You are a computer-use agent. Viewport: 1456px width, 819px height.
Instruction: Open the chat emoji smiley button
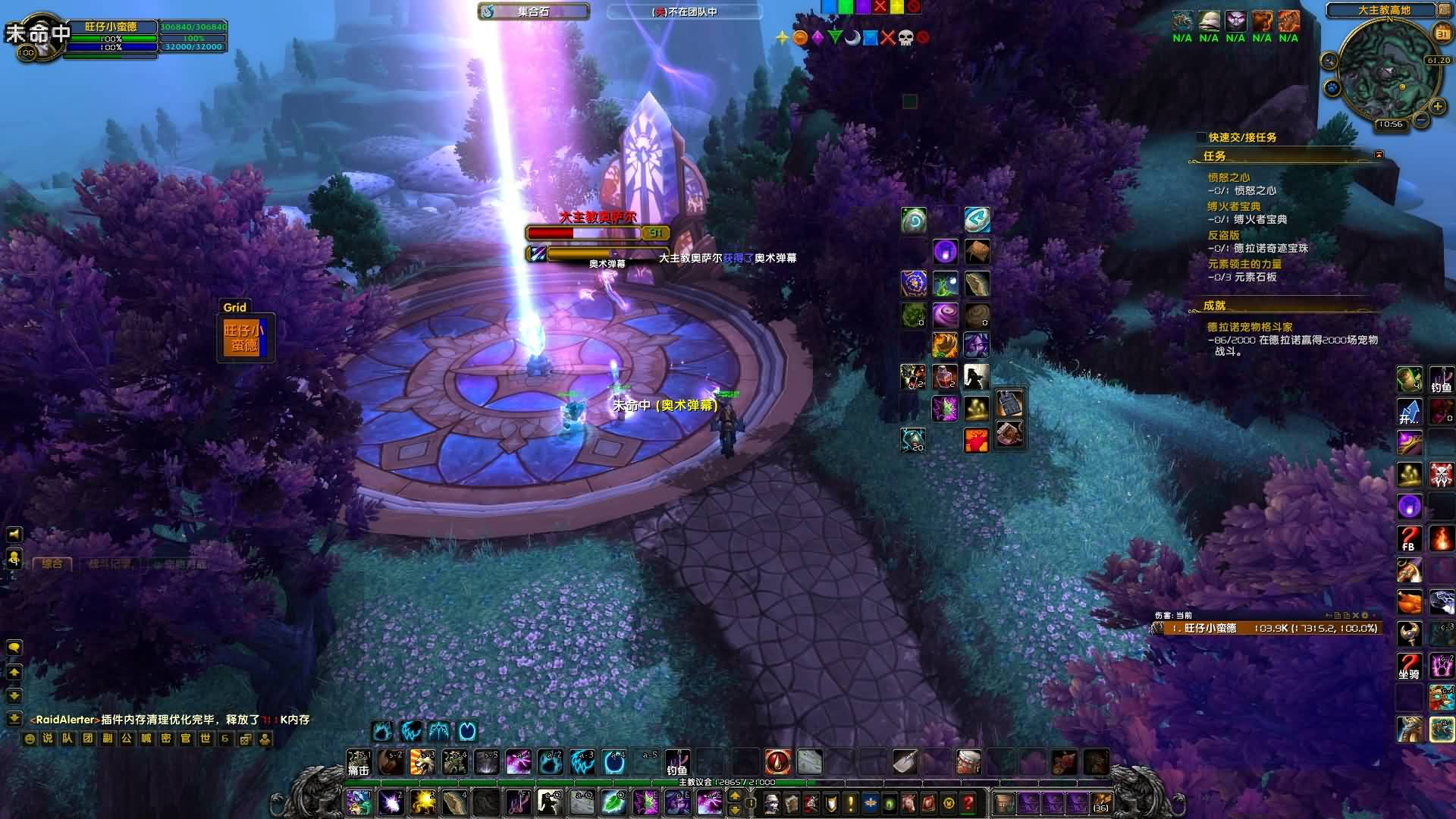click(29, 738)
